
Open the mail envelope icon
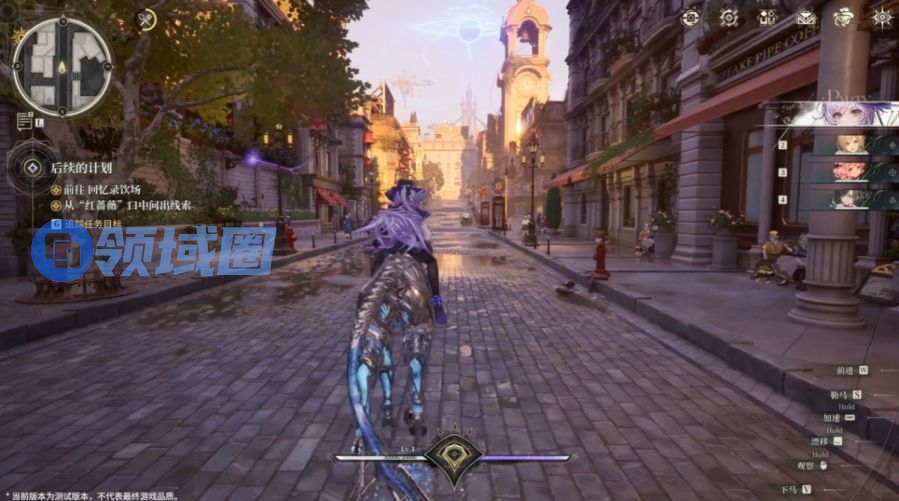[806, 17]
